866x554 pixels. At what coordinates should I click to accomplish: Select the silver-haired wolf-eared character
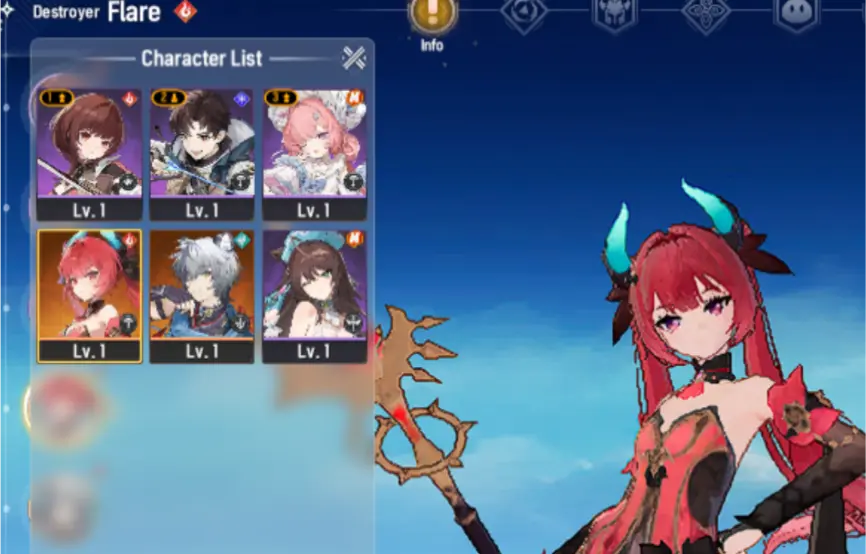(201, 285)
